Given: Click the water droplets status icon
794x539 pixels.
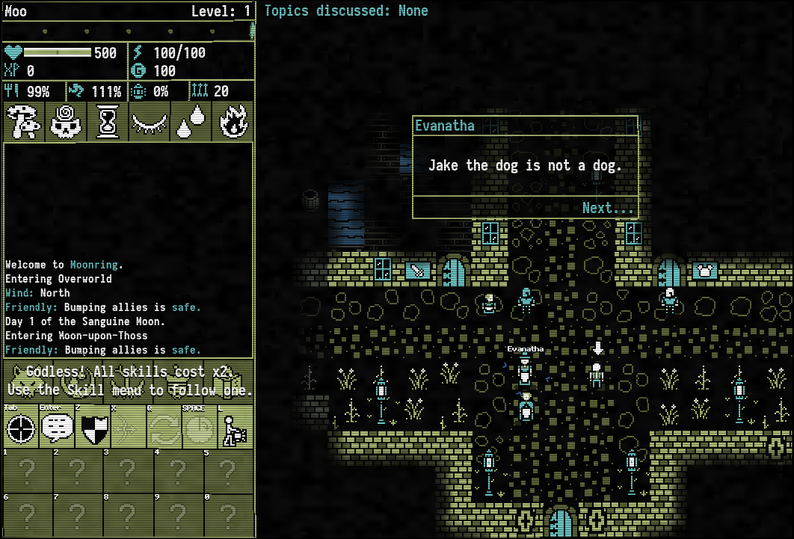Looking at the screenshot, I should [191, 121].
